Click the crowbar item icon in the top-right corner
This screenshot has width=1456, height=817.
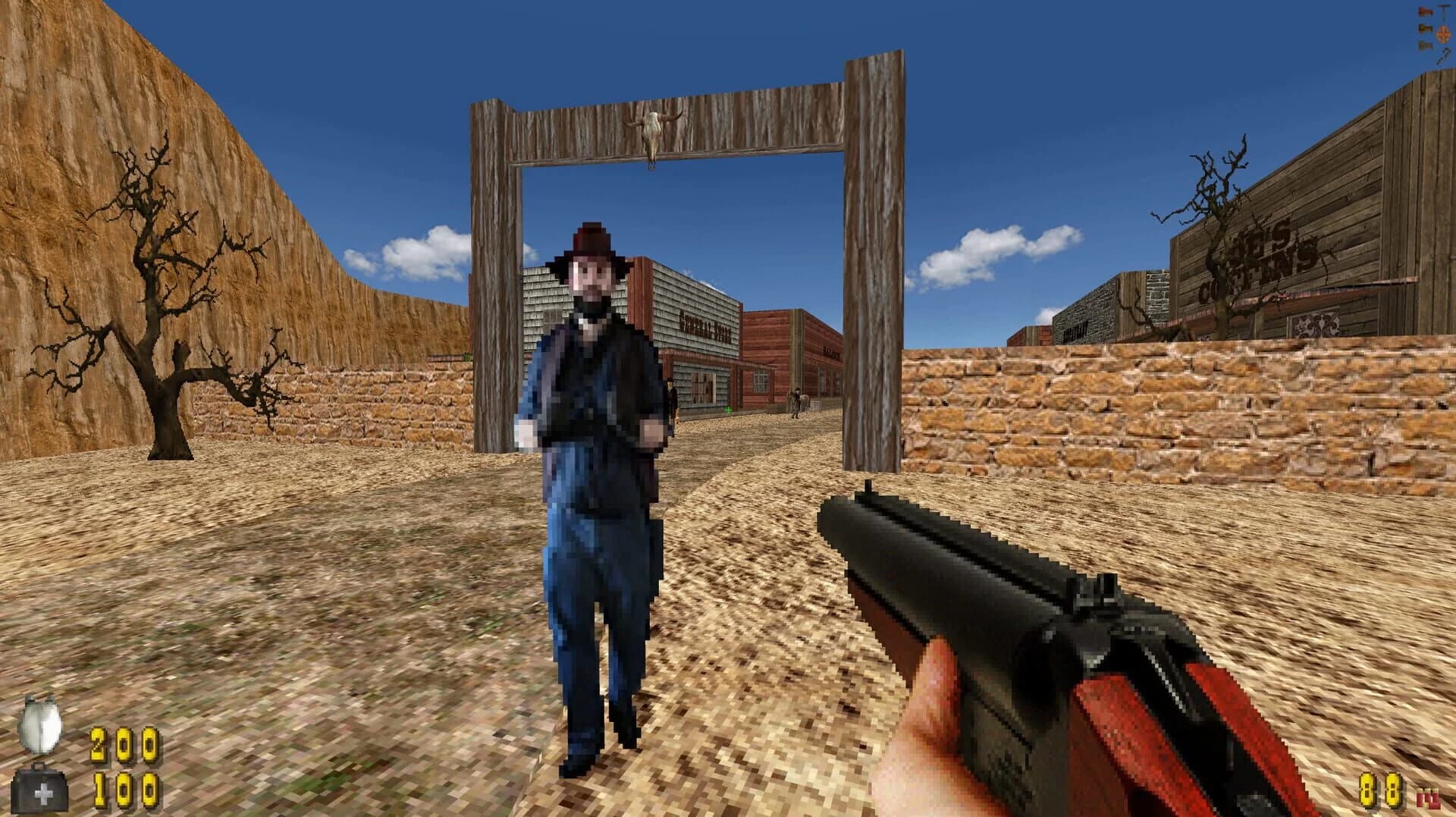pyautogui.click(x=1445, y=56)
